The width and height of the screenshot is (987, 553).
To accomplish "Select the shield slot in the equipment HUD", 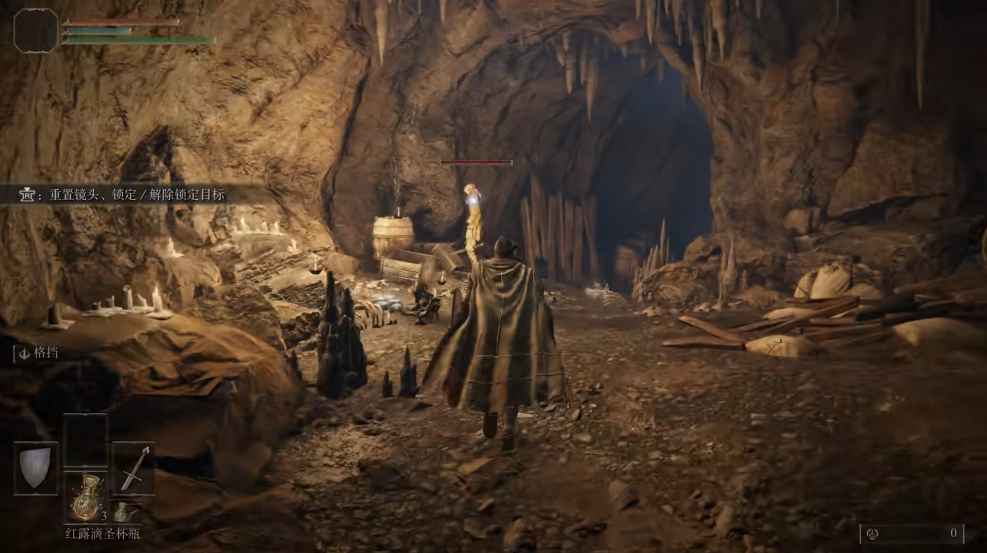I will pos(36,468).
